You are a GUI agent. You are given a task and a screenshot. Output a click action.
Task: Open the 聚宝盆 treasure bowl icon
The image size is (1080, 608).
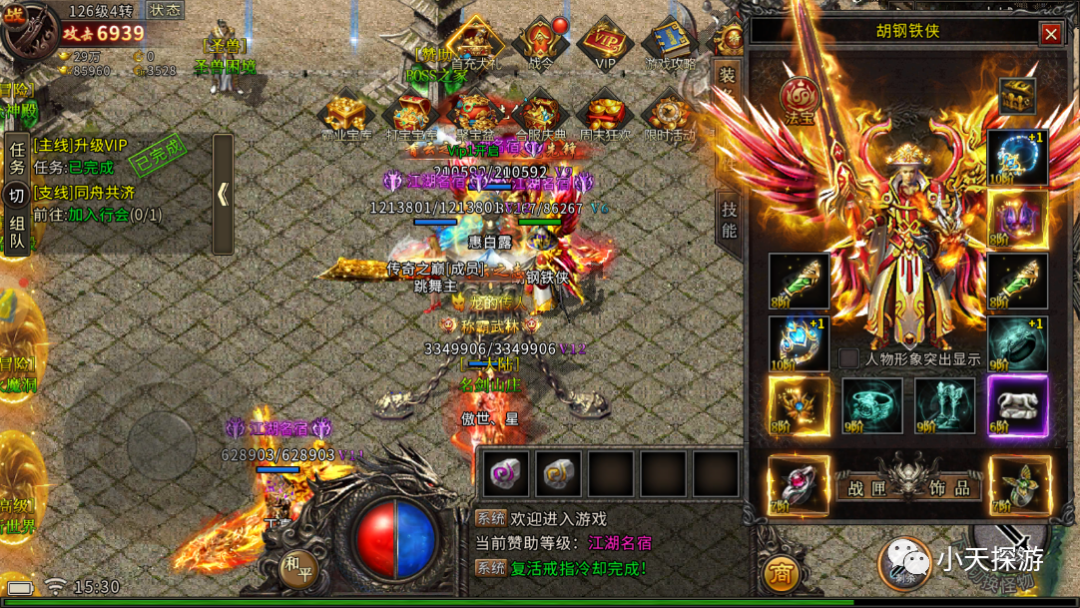pyautogui.click(x=476, y=114)
